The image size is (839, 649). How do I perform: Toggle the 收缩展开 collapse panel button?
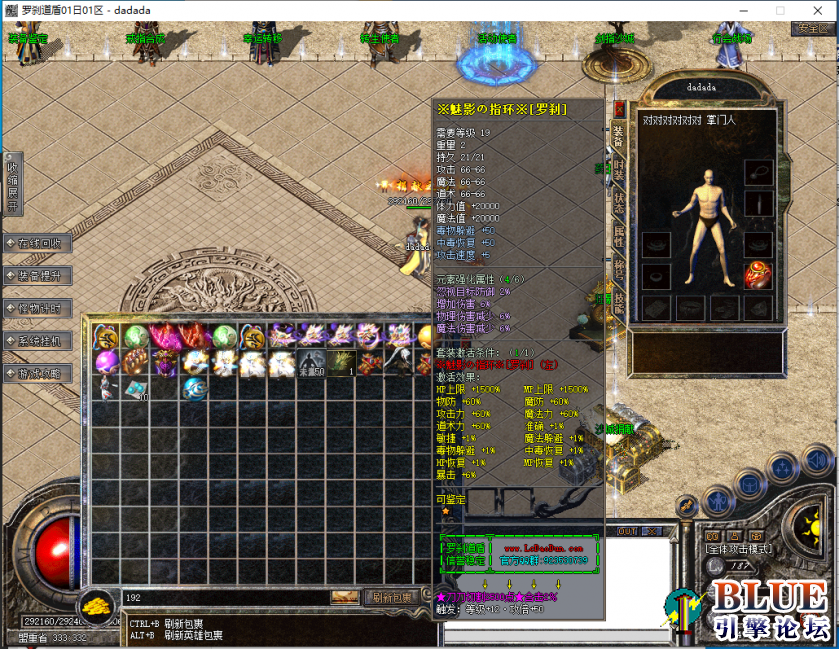click(x=12, y=183)
